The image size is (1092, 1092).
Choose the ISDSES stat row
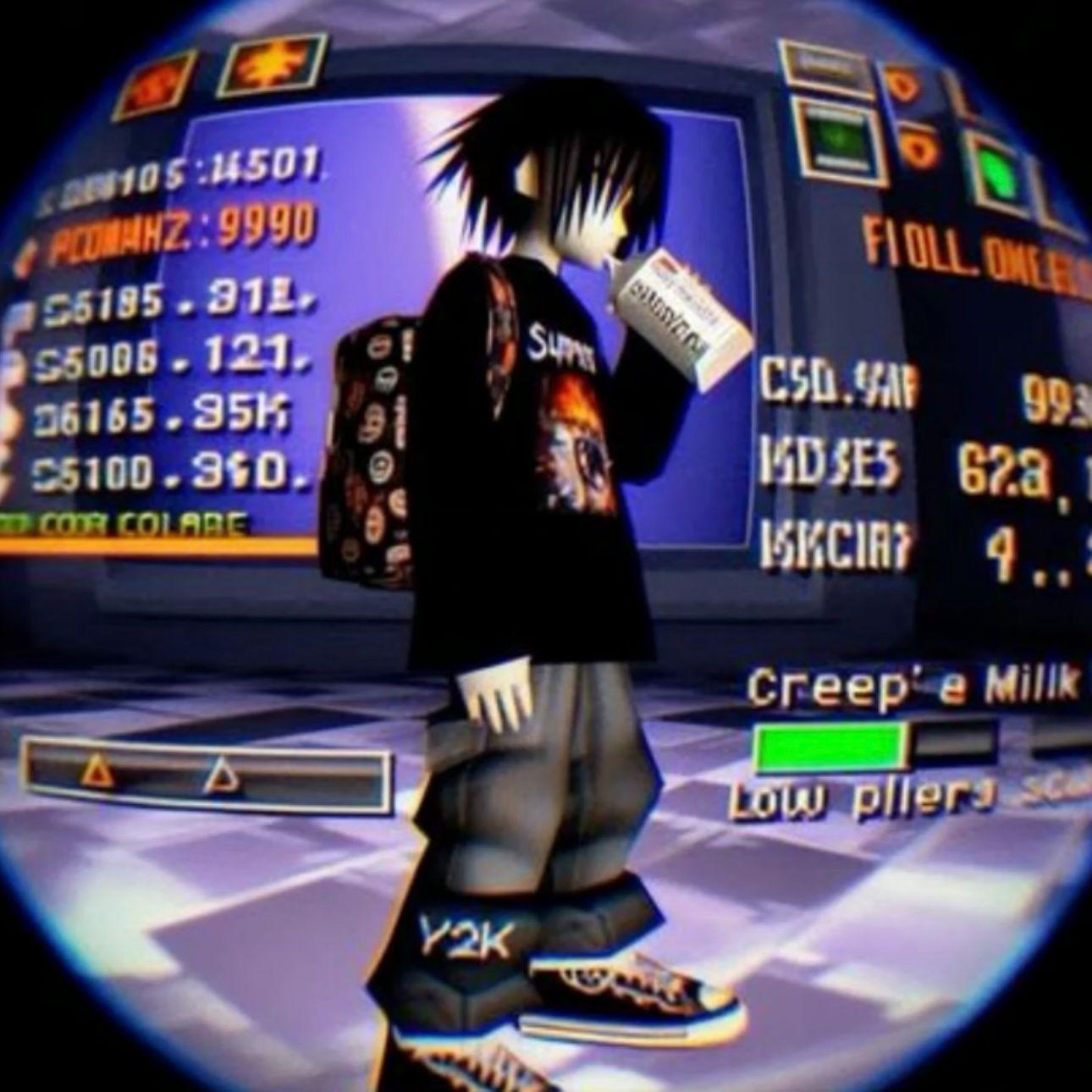[x=829, y=464]
